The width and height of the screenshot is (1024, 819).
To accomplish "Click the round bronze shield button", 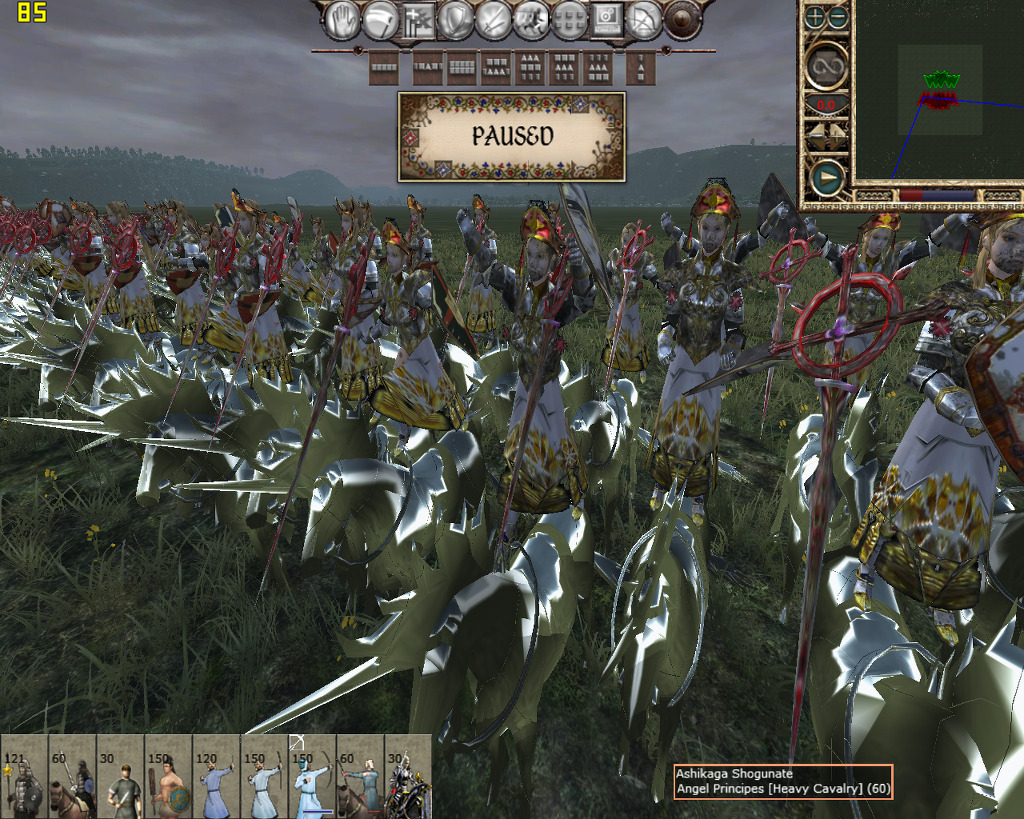I will coord(683,20).
